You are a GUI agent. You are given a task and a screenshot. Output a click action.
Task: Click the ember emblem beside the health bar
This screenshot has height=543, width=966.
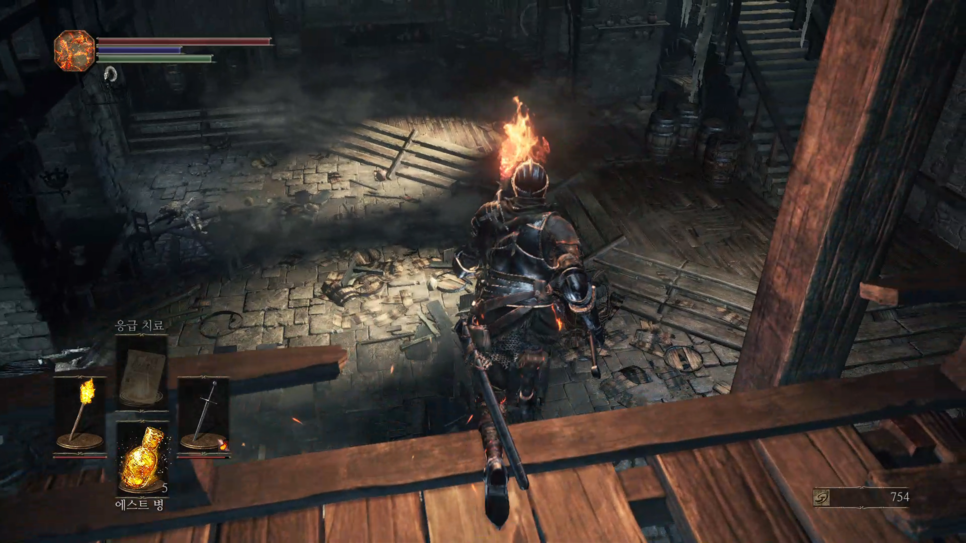74,50
